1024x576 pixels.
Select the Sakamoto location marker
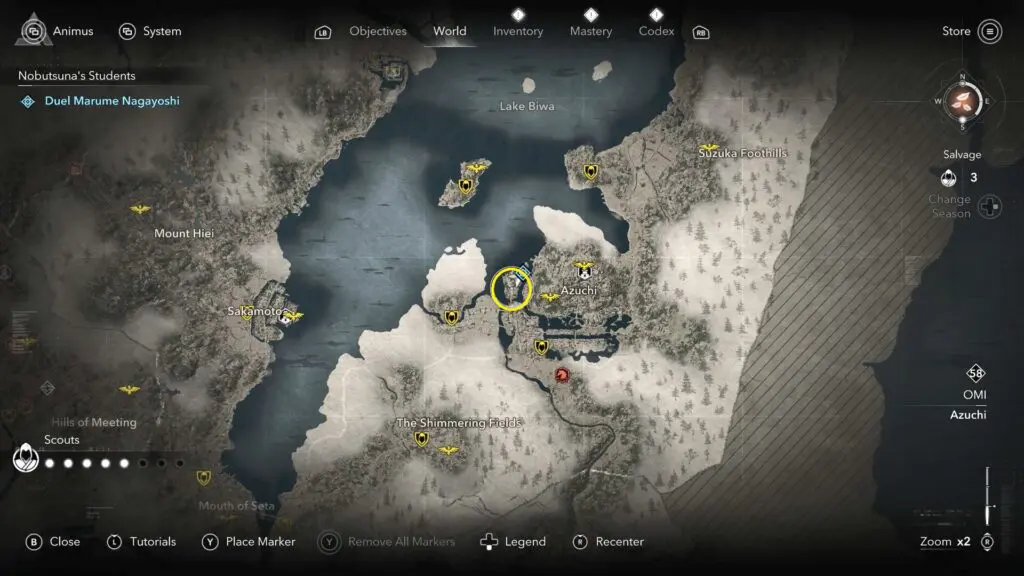tap(287, 318)
